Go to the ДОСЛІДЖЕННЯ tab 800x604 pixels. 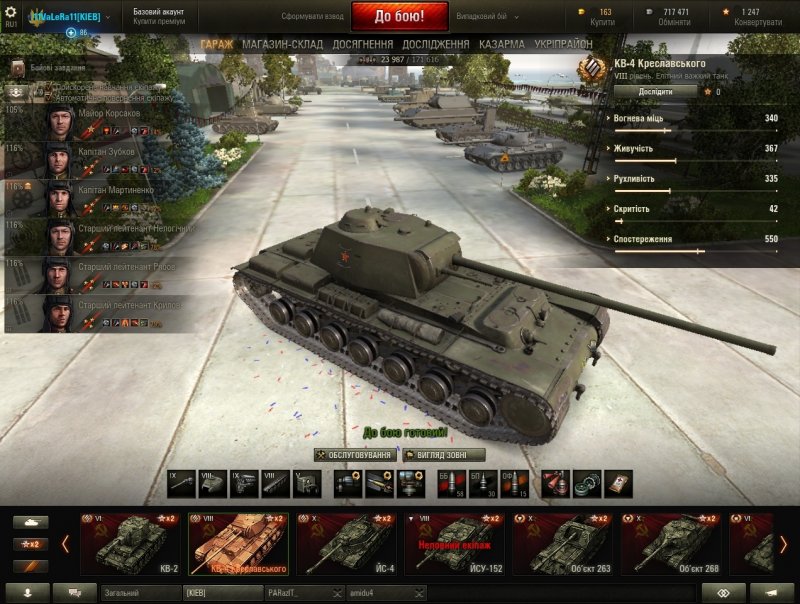pyautogui.click(x=435, y=45)
